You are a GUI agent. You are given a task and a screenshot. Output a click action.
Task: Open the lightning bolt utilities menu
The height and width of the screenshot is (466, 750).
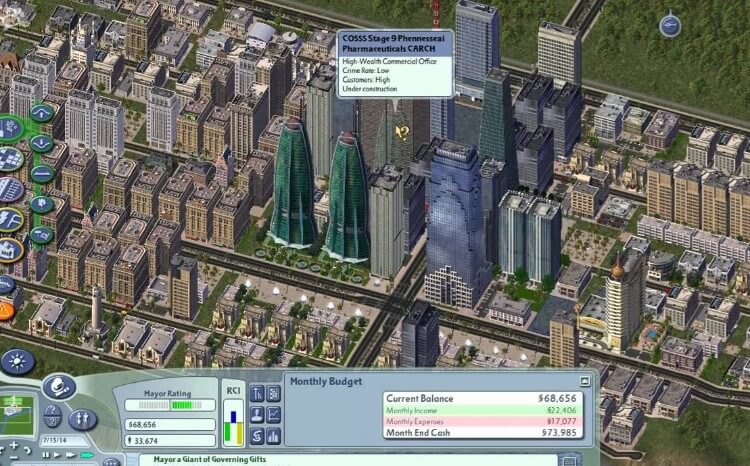tap(7, 219)
